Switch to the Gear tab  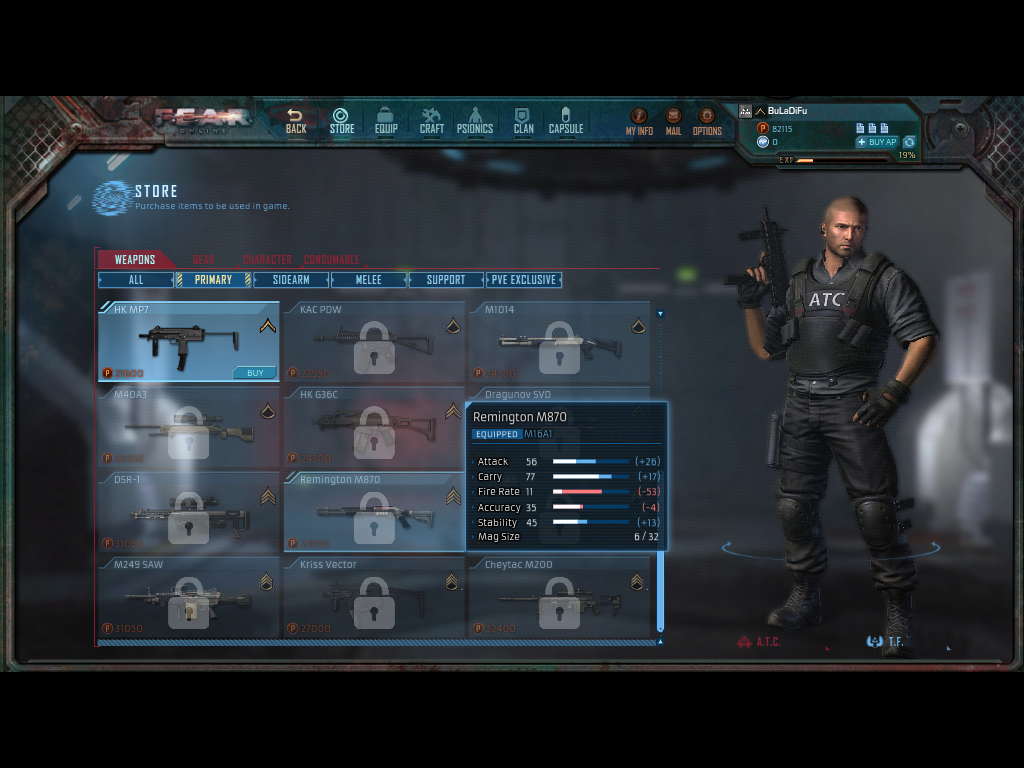tap(204, 260)
